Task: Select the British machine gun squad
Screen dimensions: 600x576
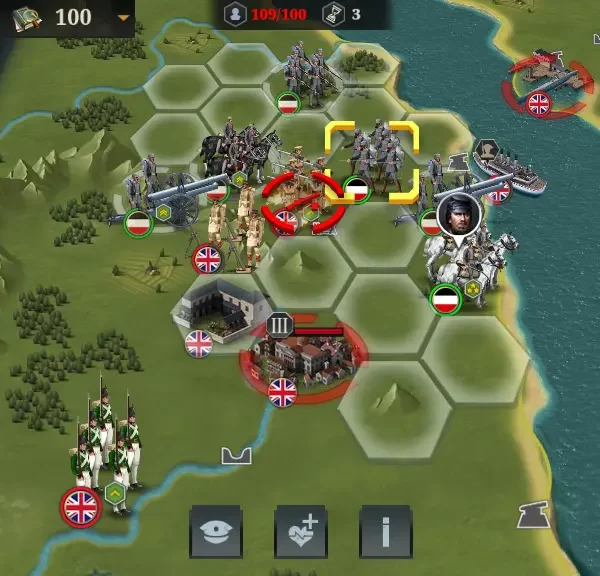Action: click(x=230, y=230)
